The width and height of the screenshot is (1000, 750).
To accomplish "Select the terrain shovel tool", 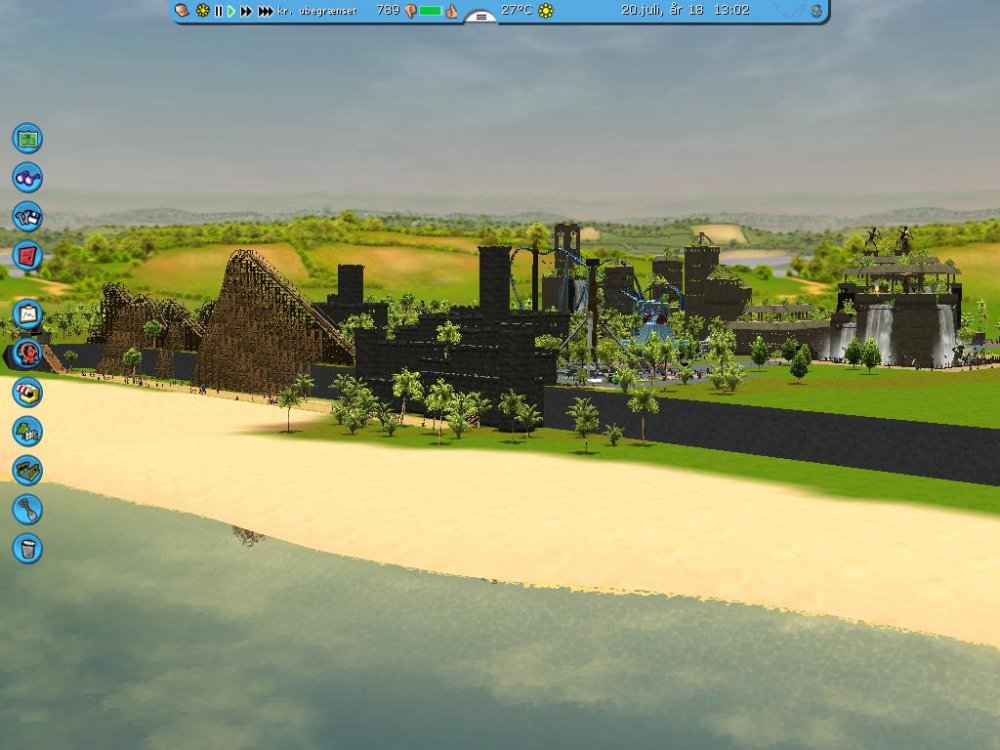I will (27, 509).
